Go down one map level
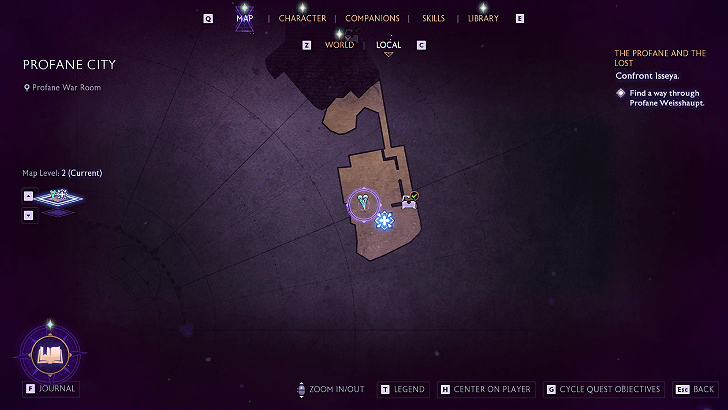Image resolution: width=728 pixels, height=410 pixels. click(28, 215)
